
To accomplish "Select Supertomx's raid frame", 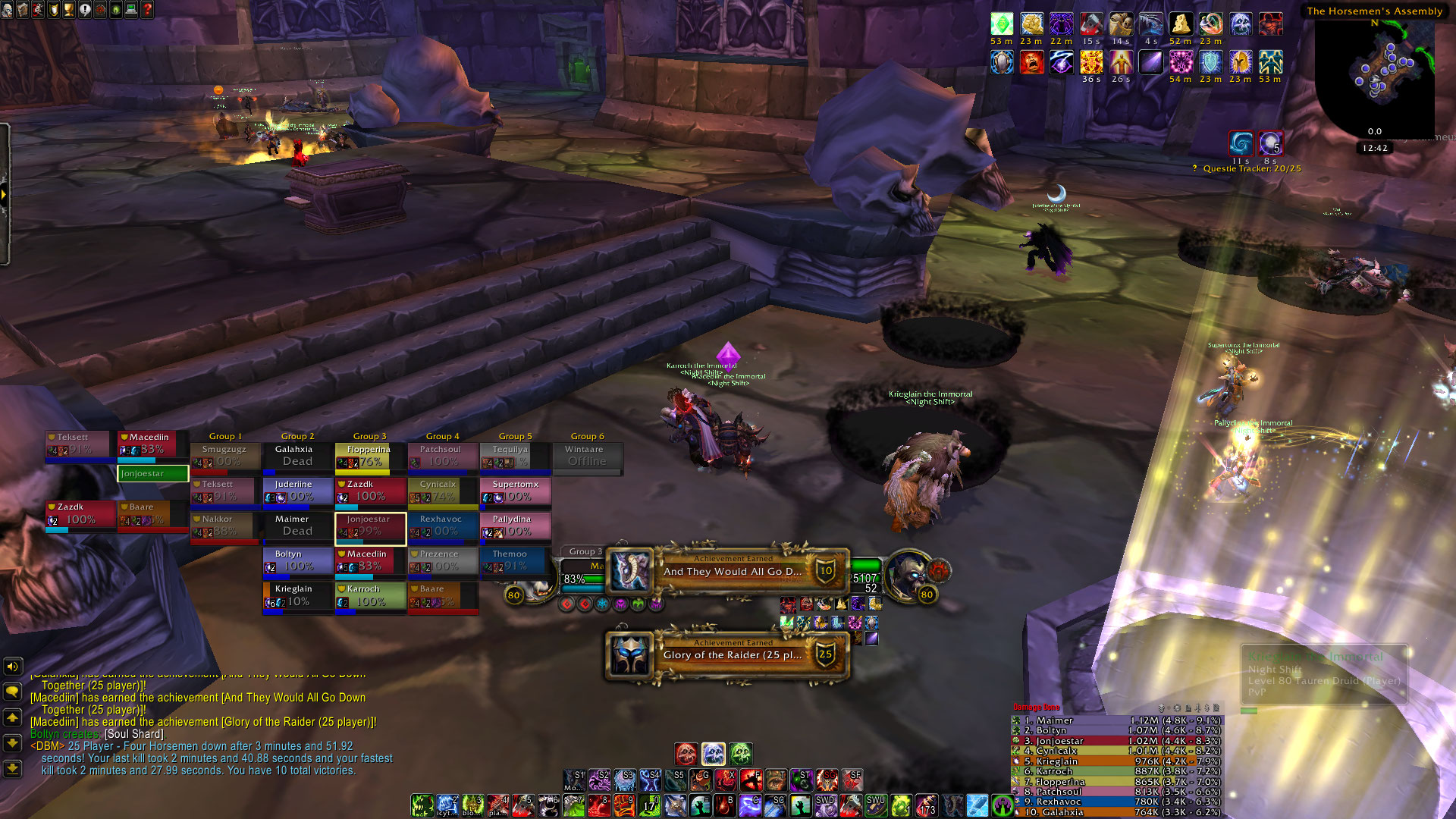I will (515, 491).
